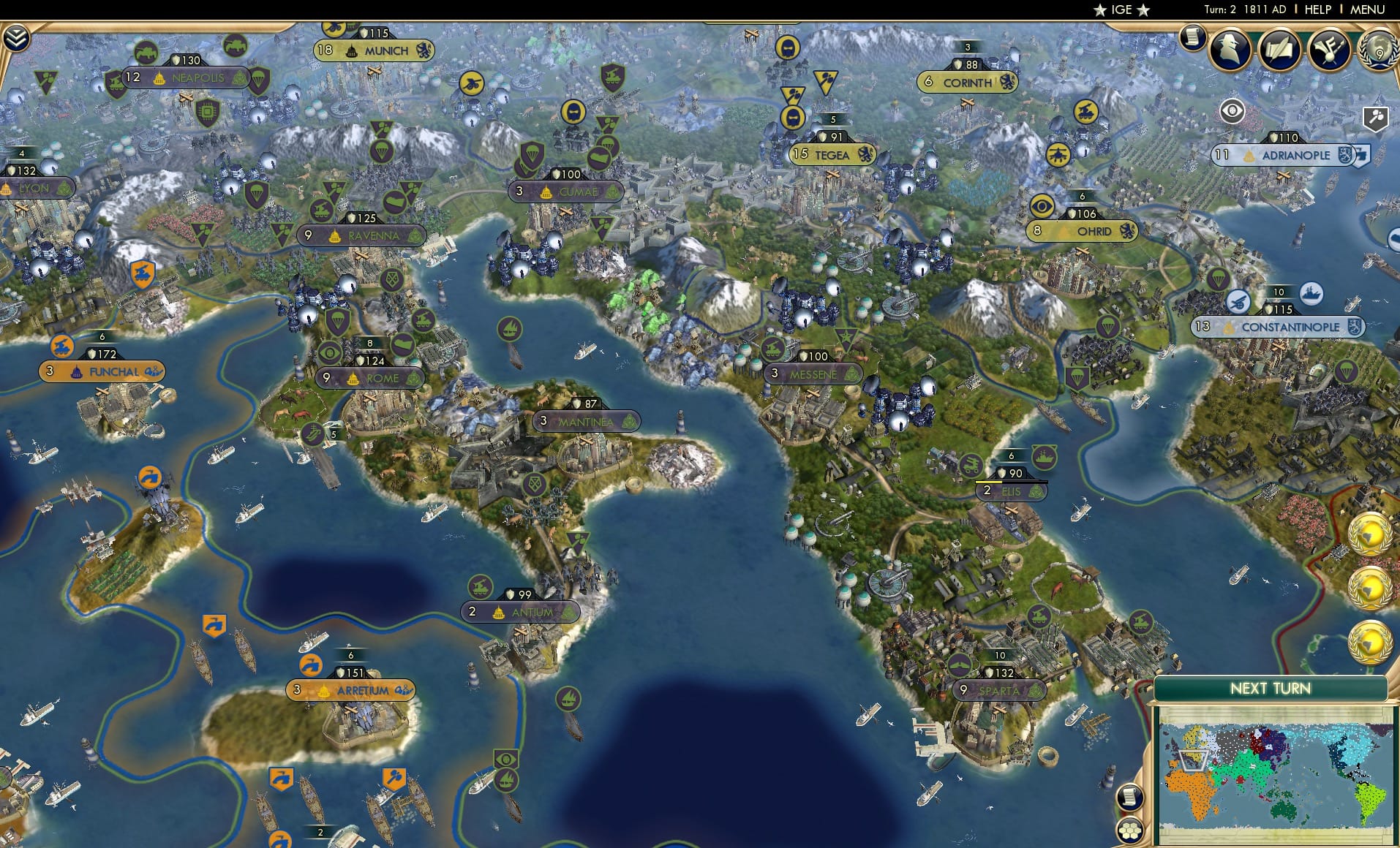Click the eye notification icon left of Adrianople
The image size is (1400, 848).
click(x=1232, y=110)
